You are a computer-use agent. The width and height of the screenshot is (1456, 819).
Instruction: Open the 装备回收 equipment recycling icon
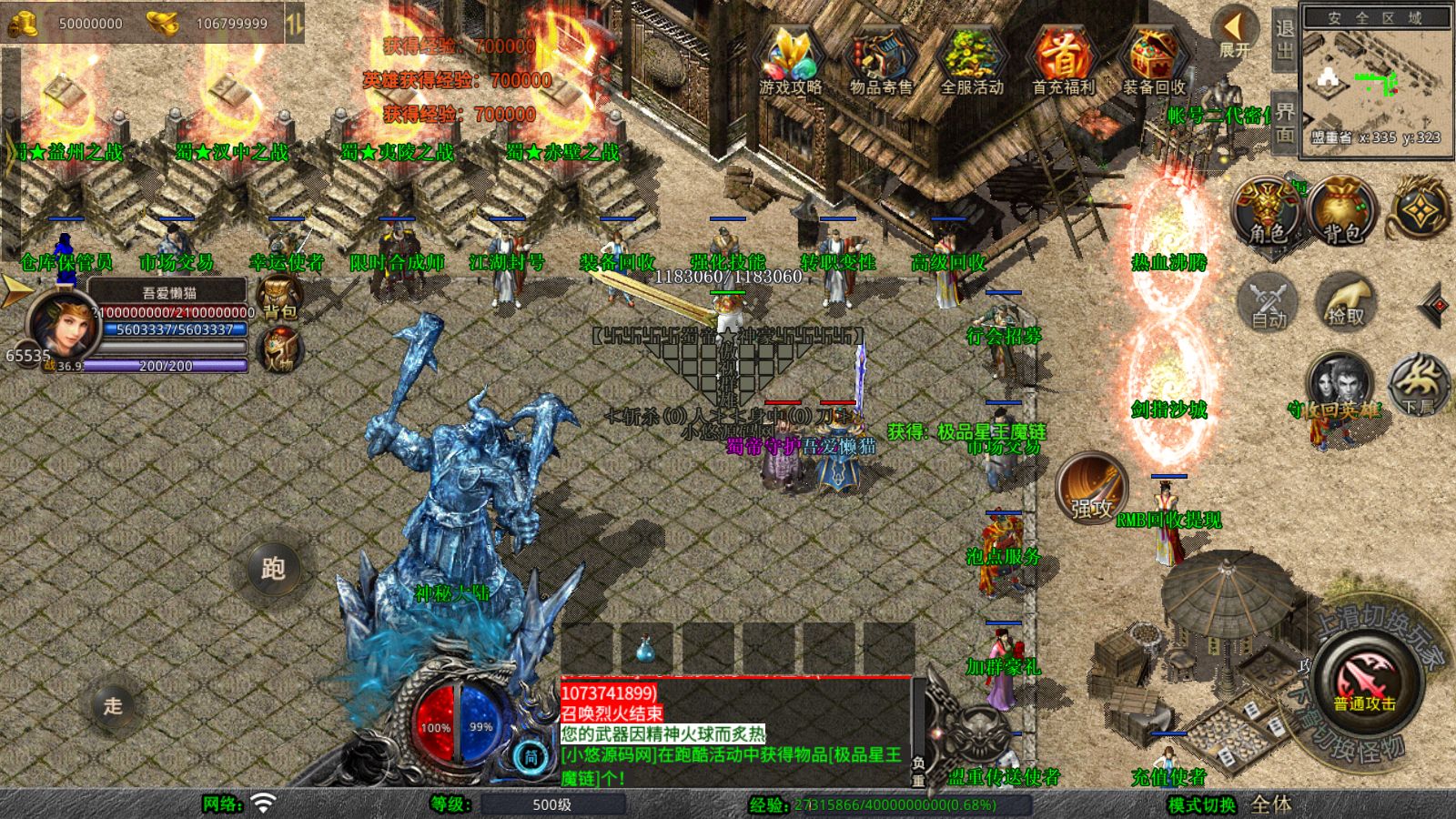click(x=1153, y=59)
